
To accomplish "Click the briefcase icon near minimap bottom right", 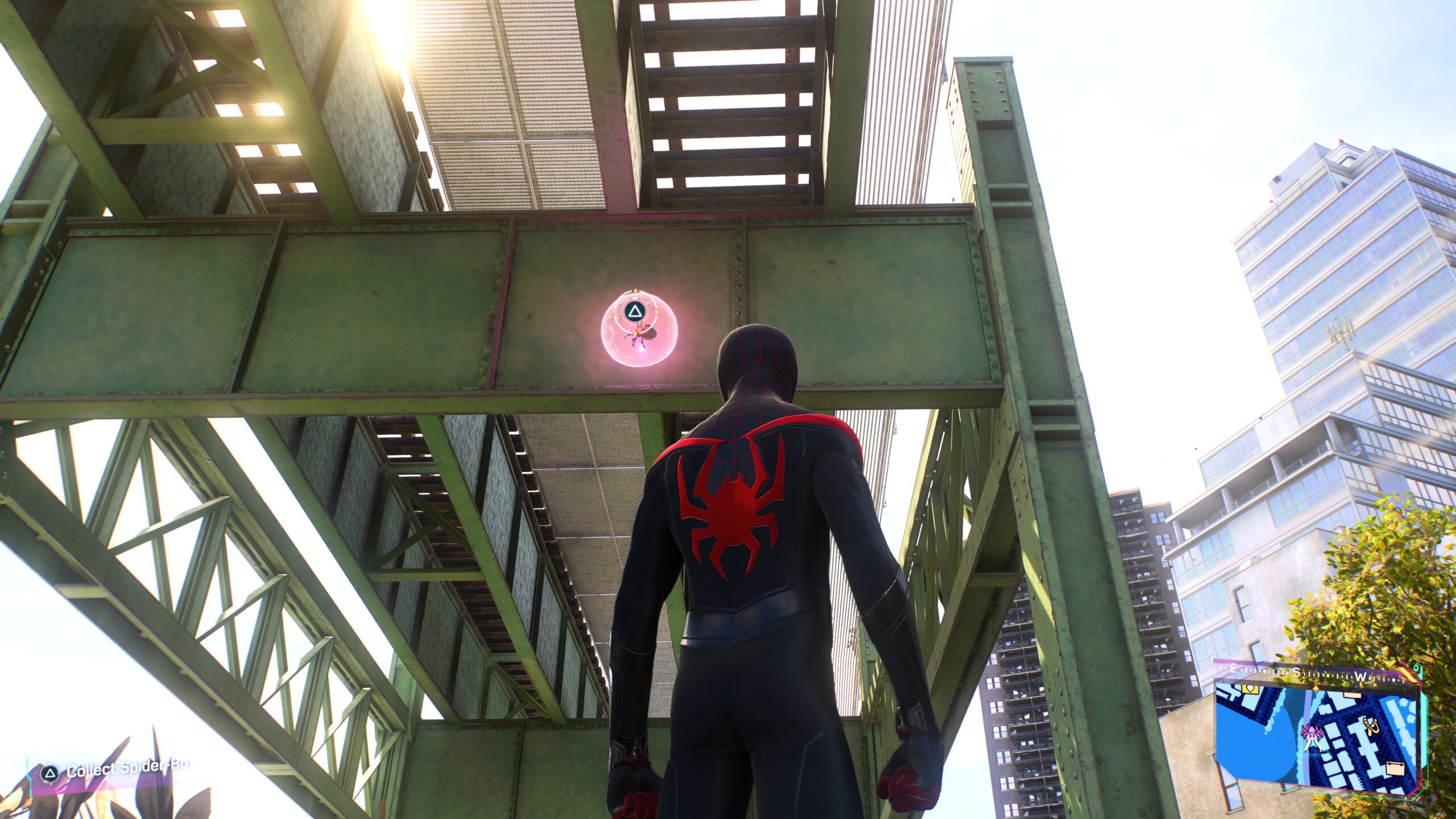I will pos(1396,768).
